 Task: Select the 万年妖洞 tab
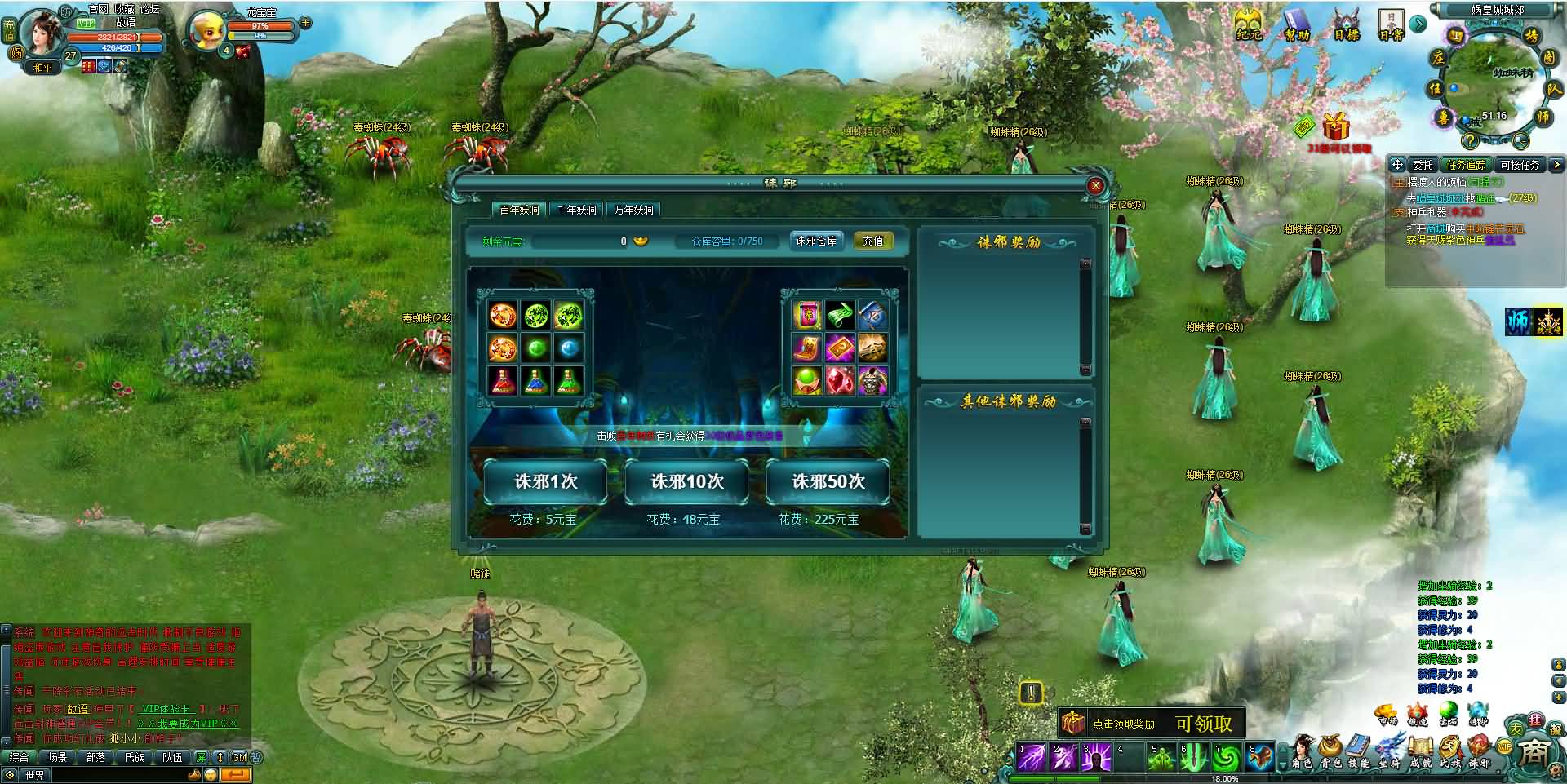point(634,210)
